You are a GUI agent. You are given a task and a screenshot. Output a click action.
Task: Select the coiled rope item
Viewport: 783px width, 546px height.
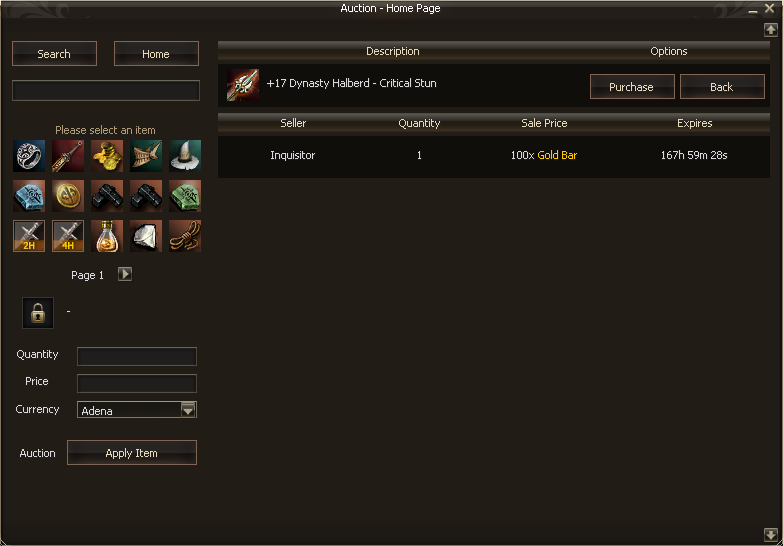pos(185,236)
